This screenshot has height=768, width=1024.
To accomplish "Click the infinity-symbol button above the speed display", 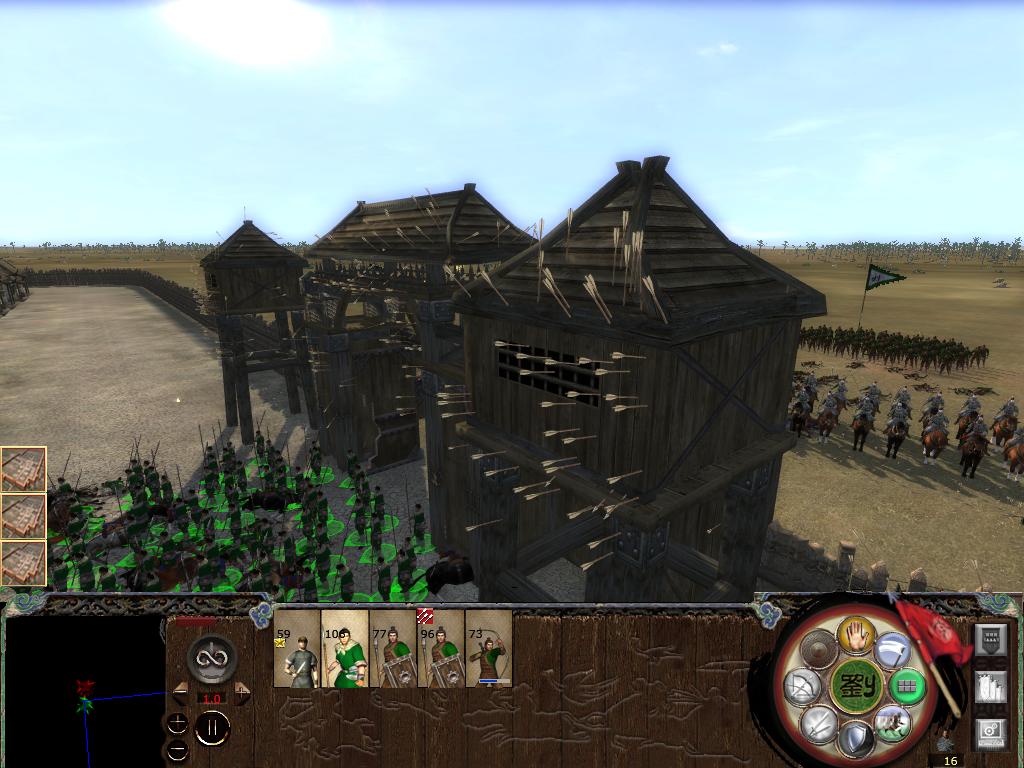I will coord(212,657).
